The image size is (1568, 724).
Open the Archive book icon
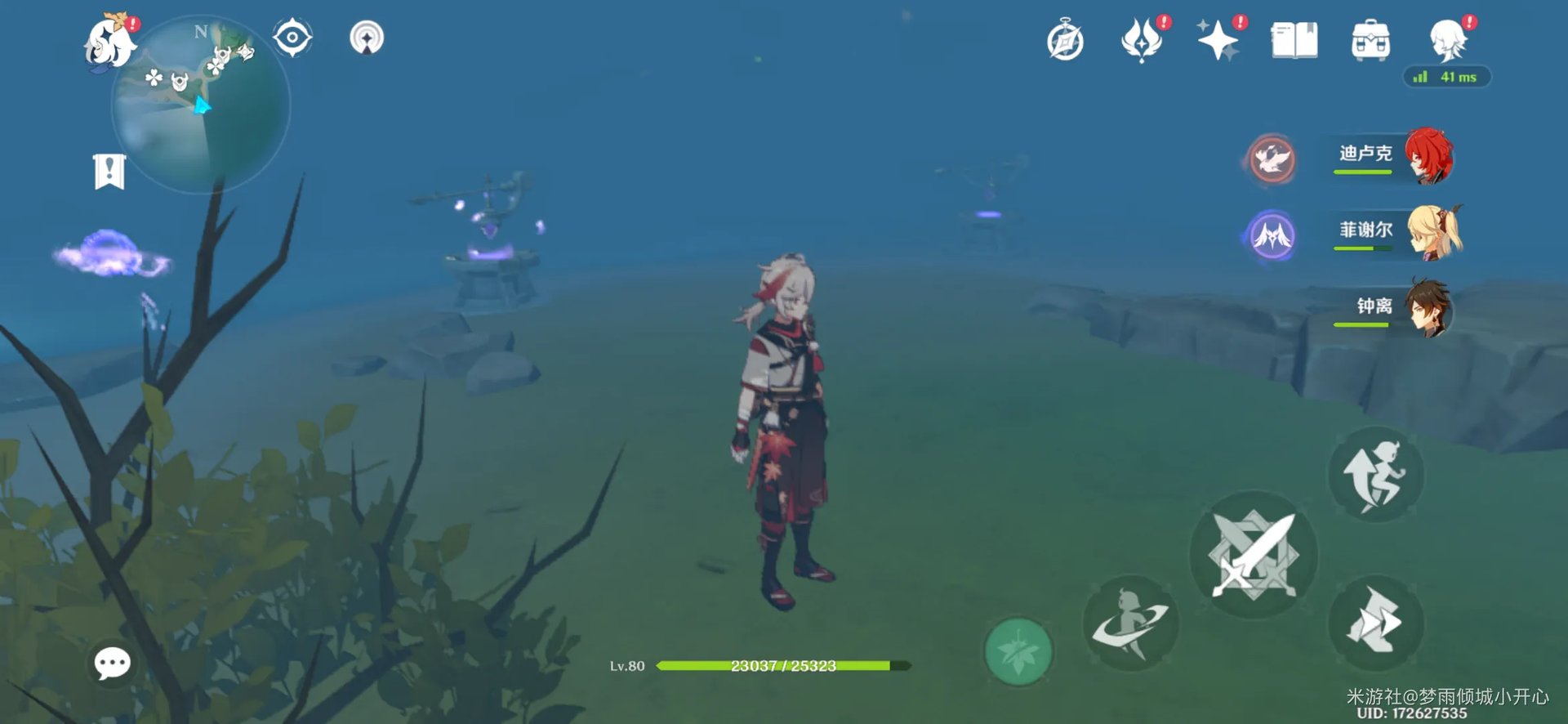[1294, 40]
